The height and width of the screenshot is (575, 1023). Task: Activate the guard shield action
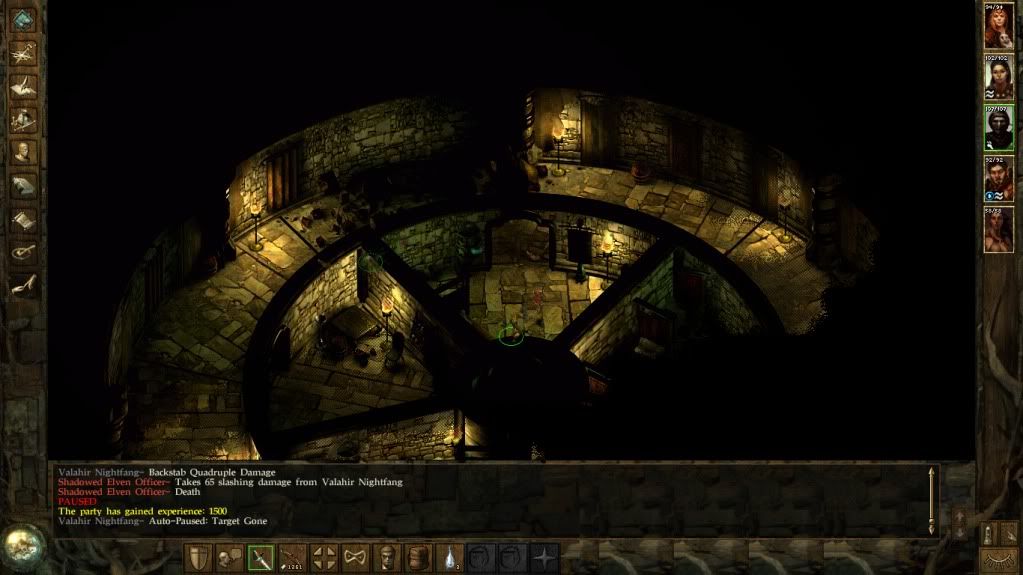(198, 558)
